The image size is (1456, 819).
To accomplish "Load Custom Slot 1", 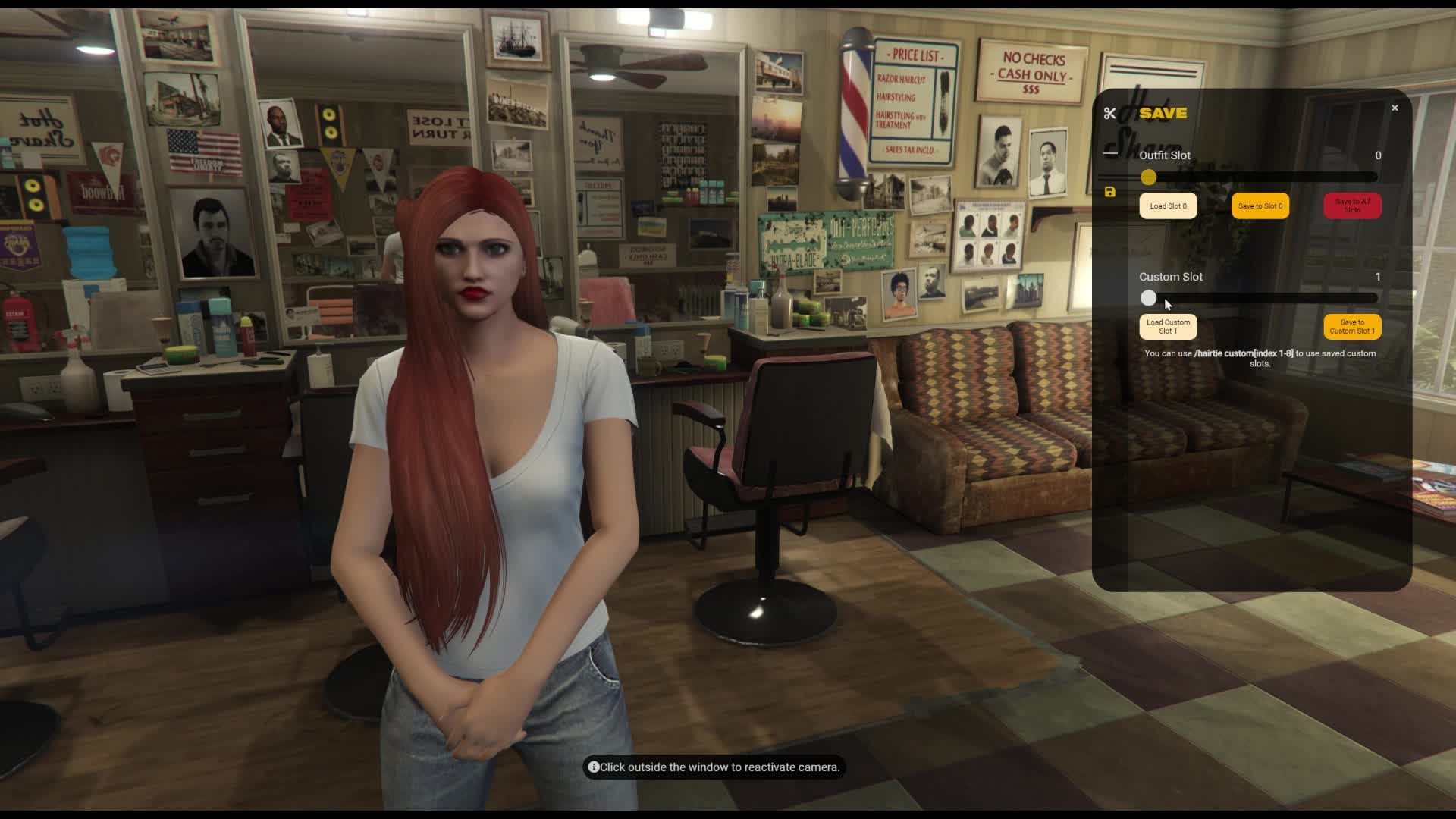I will click(1168, 327).
